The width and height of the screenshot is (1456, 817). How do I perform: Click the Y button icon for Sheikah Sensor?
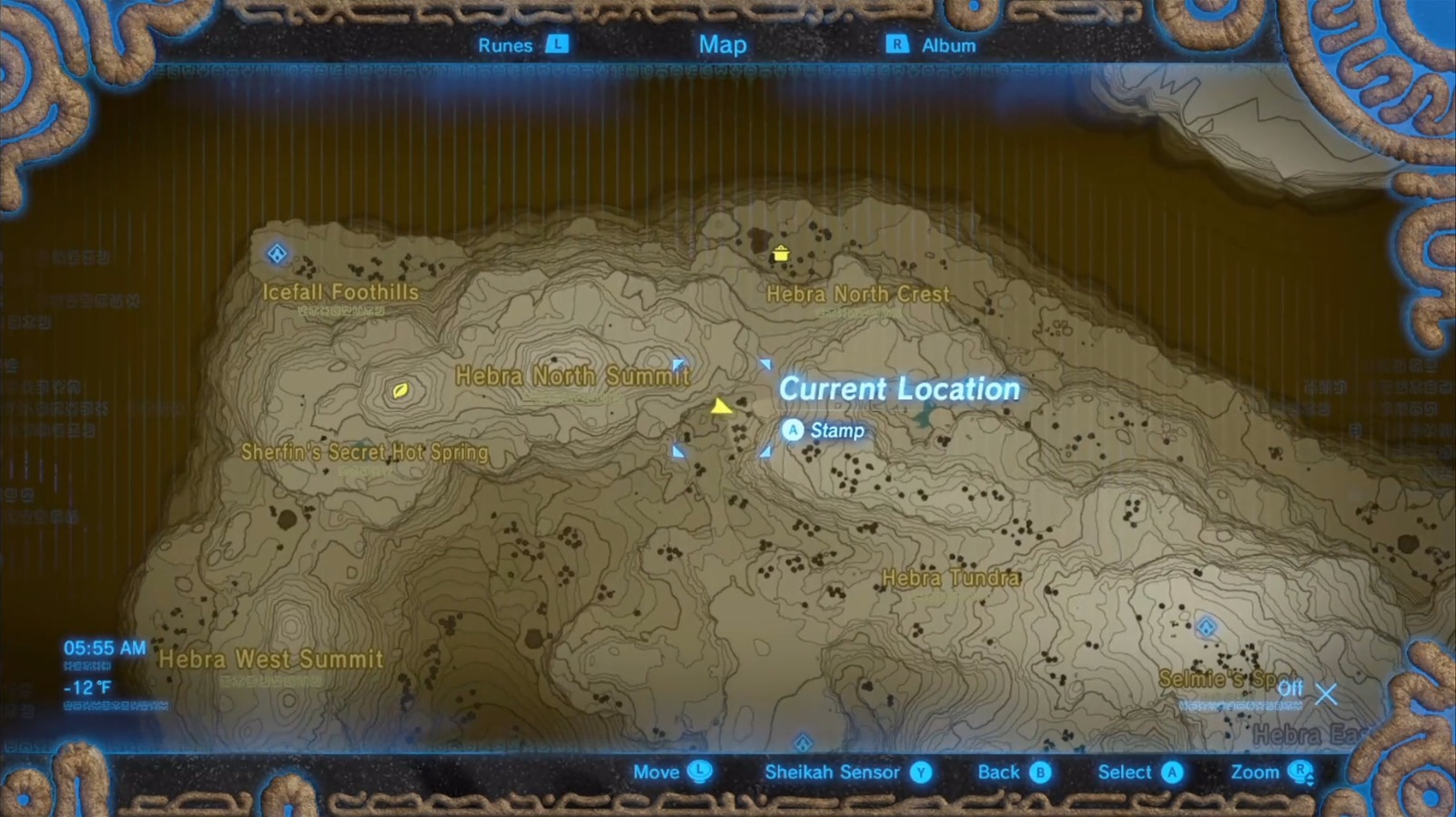[x=922, y=772]
